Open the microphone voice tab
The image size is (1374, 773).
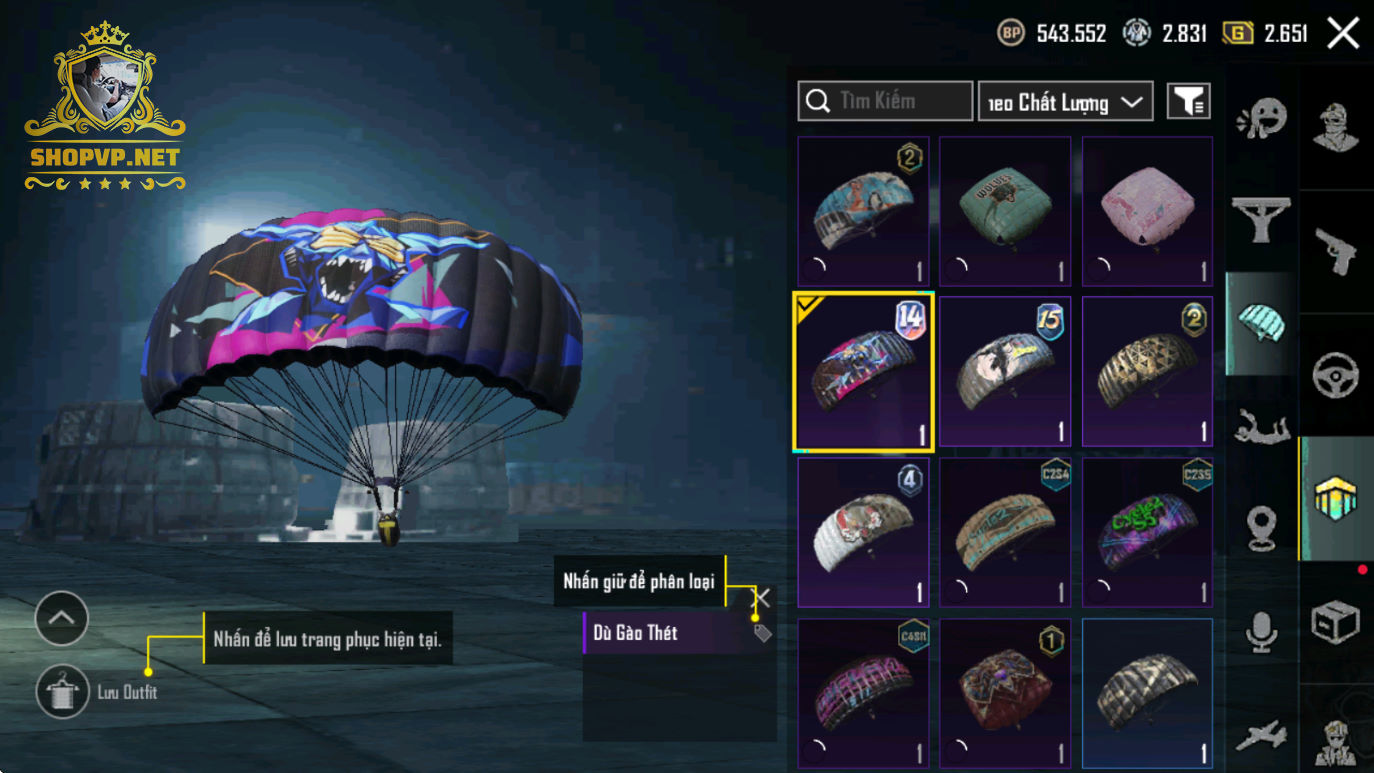point(1261,632)
